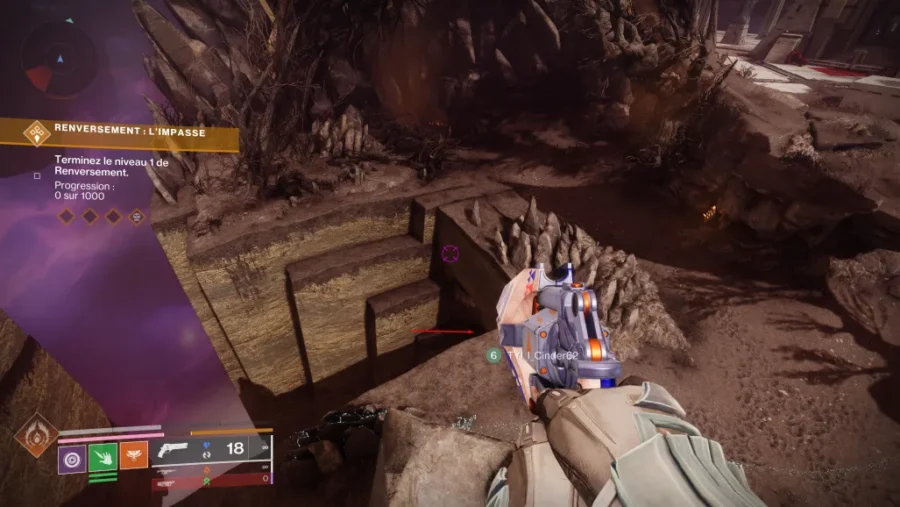Click the skull diamond progress marker
This screenshot has height=507, width=900.
pos(137,215)
